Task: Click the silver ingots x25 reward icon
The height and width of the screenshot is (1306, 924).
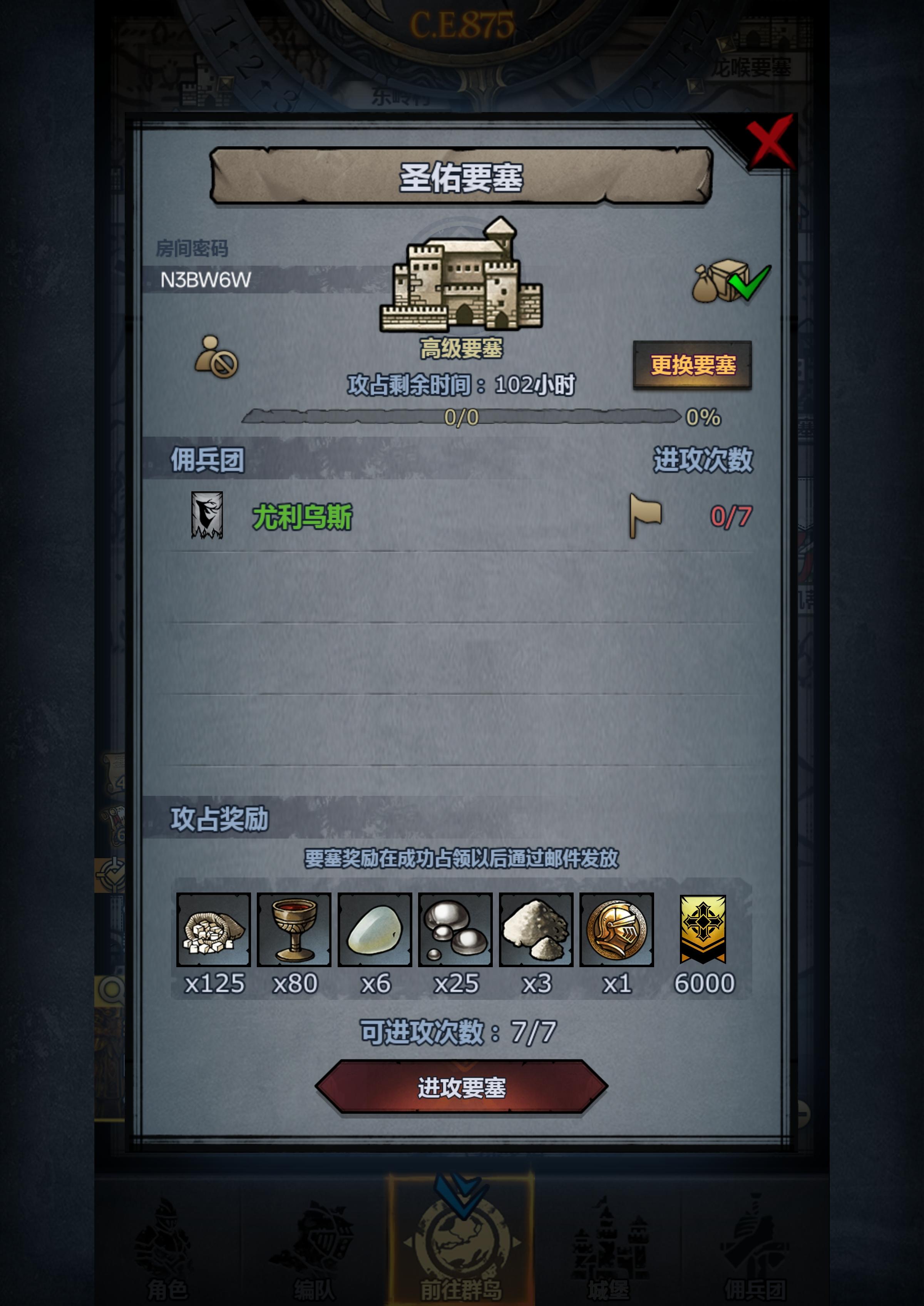Action: [456, 929]
